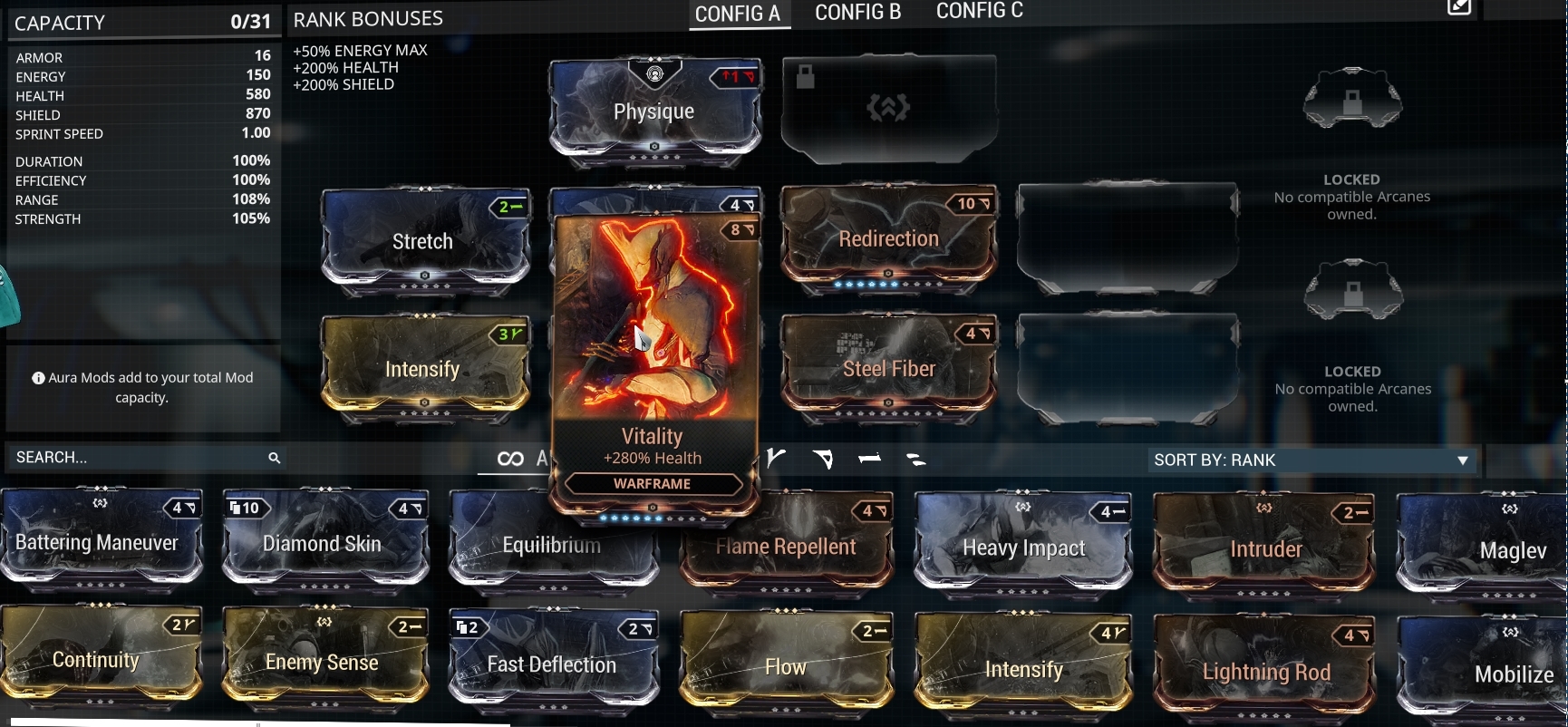Viewport: 1568px width, 727px height.
Task: Click the Redirection mod in the build
Action: [890, 237]
